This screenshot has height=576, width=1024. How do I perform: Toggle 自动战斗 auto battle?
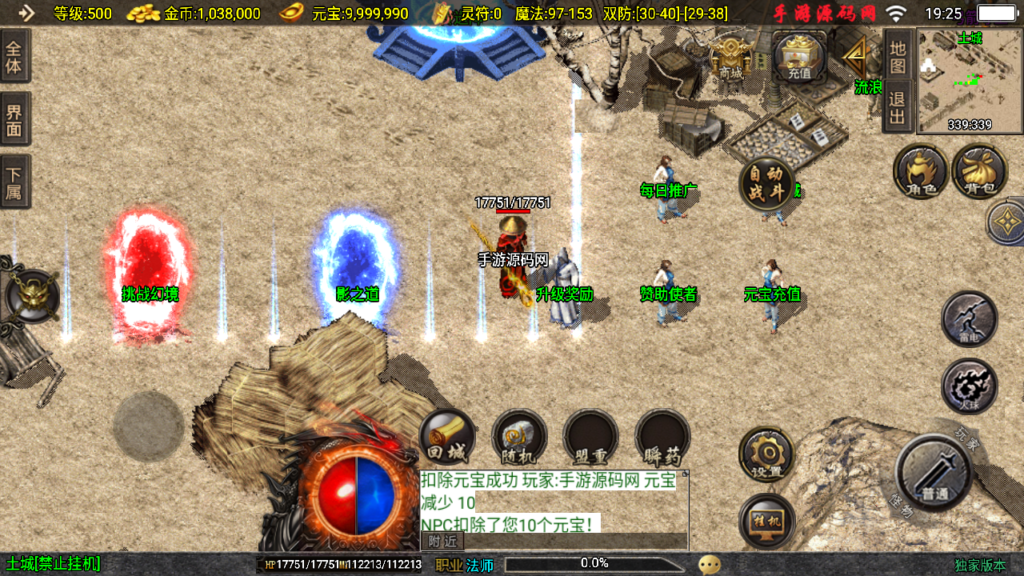click(x=767, y=184)
